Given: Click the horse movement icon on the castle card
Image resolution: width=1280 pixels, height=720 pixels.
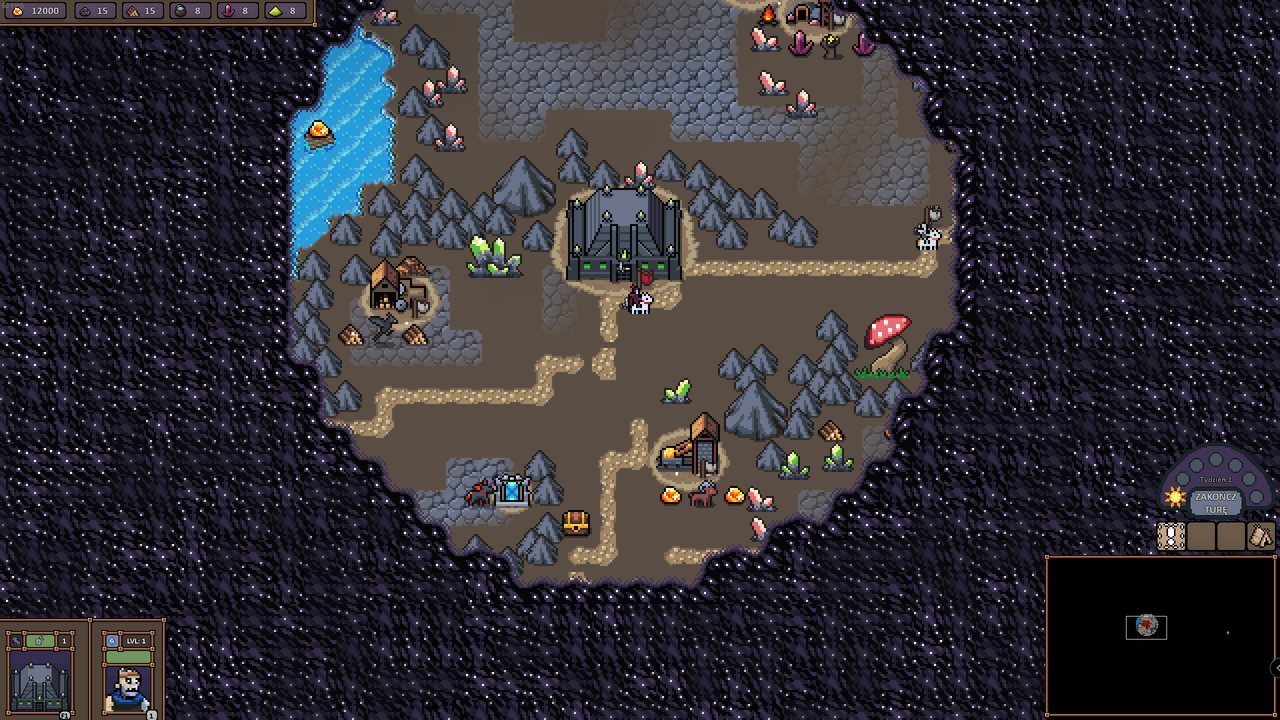Looking at the screenshot, I should tap(16, 641).
